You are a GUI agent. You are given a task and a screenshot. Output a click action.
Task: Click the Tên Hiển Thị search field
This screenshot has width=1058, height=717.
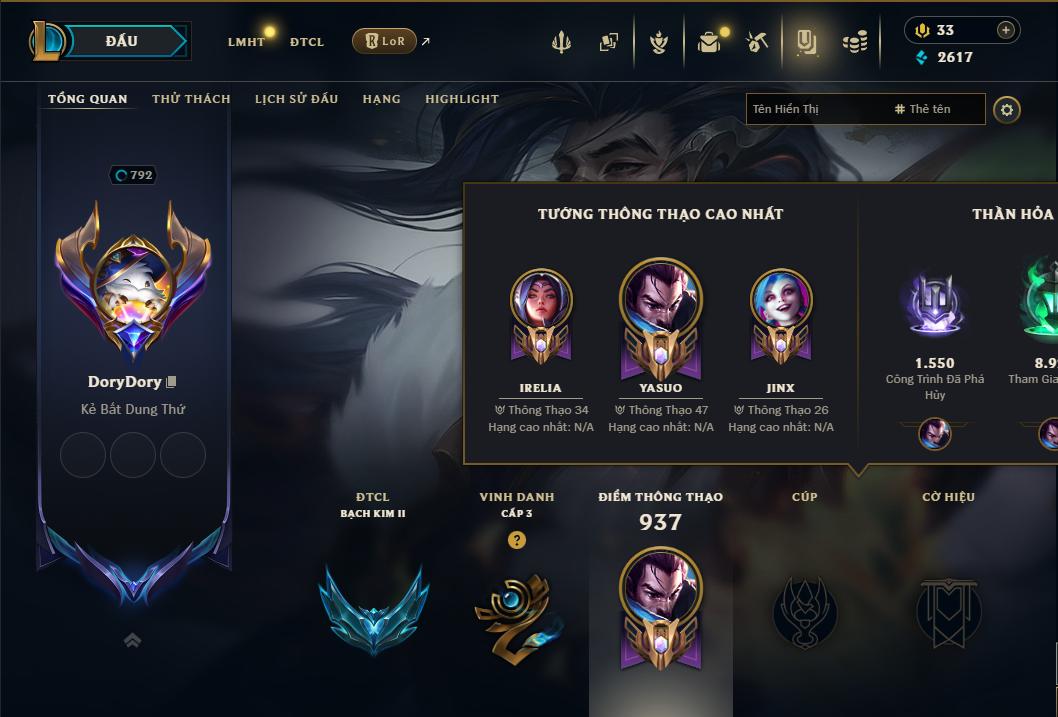point(815,109)
